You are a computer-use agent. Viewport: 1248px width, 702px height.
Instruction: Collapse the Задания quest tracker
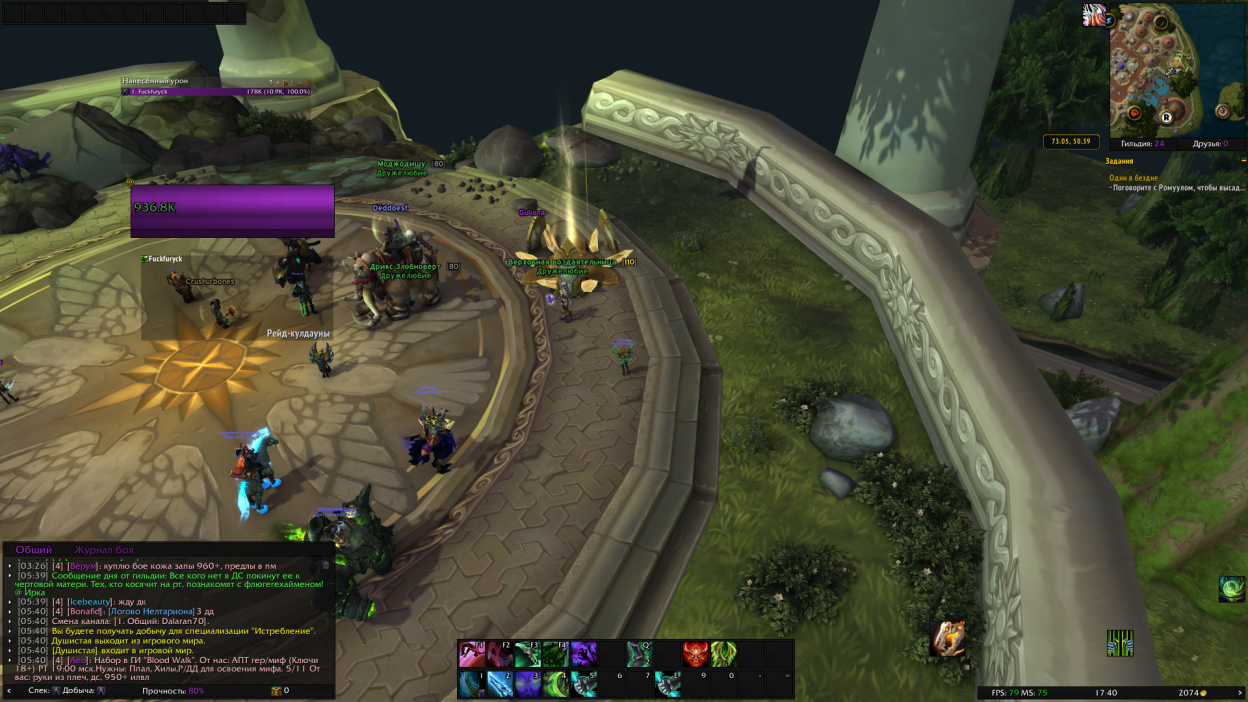pos(1243,160)
